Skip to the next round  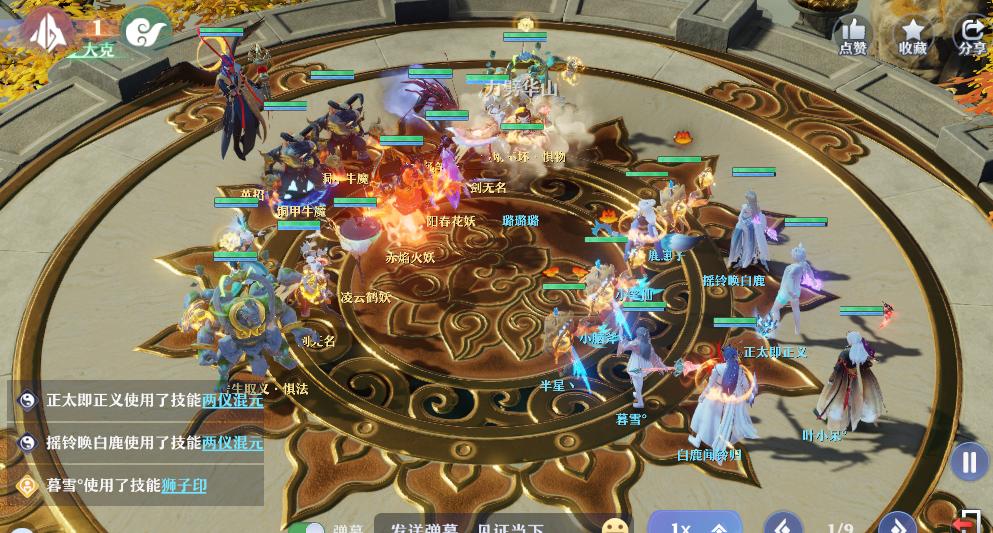pos(896,526)
